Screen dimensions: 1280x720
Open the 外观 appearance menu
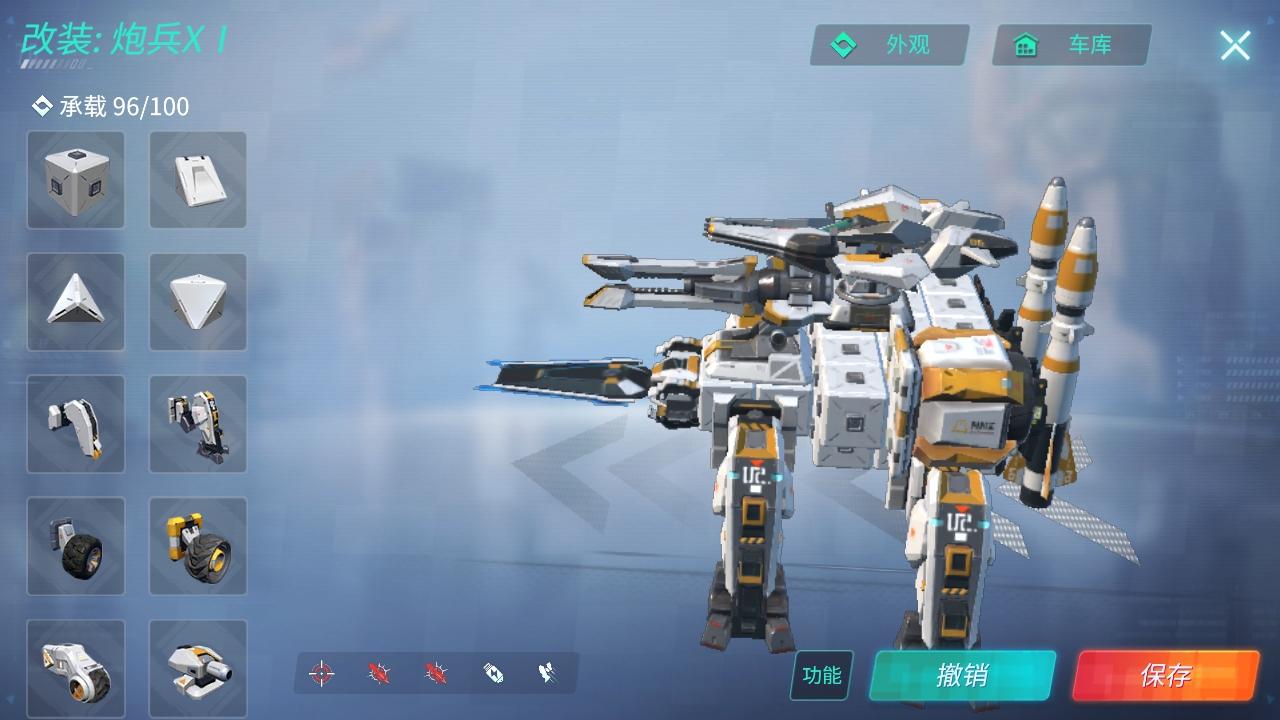(889, 45)
